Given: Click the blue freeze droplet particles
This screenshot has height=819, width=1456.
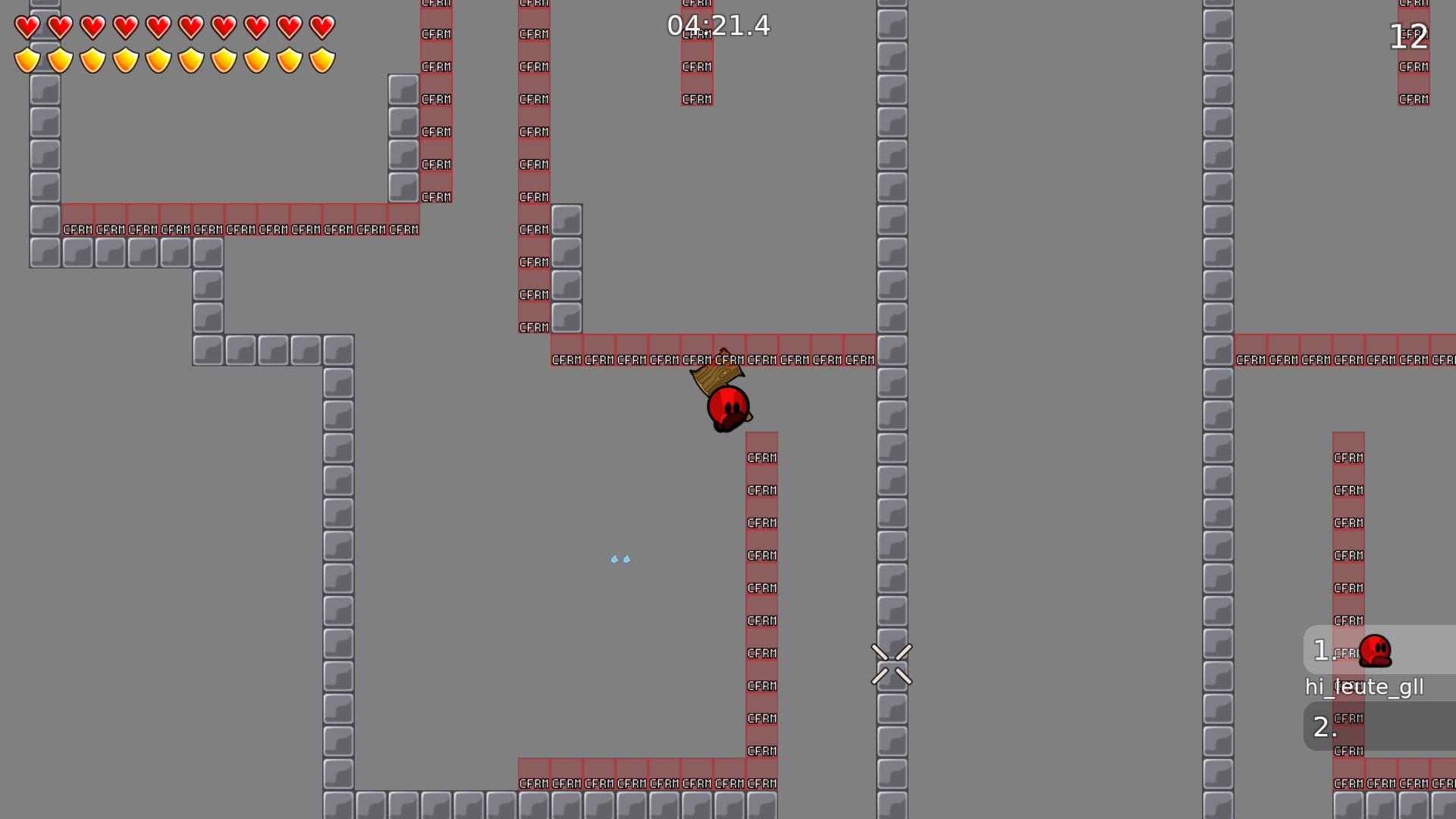Looking at the screenshot, I should [620, 559].
